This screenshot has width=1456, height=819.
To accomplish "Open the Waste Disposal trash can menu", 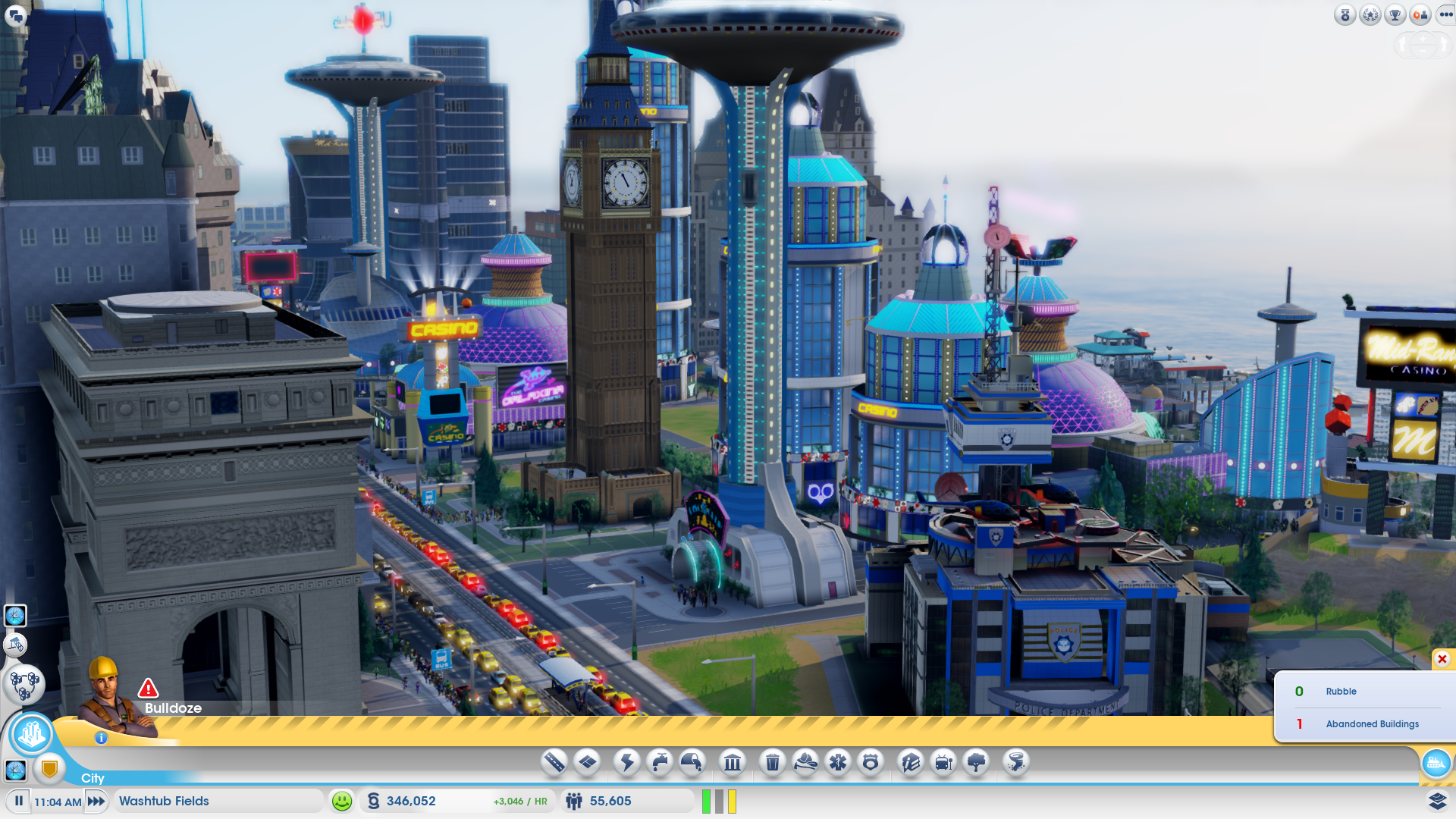I will click(x=772, y=761).
